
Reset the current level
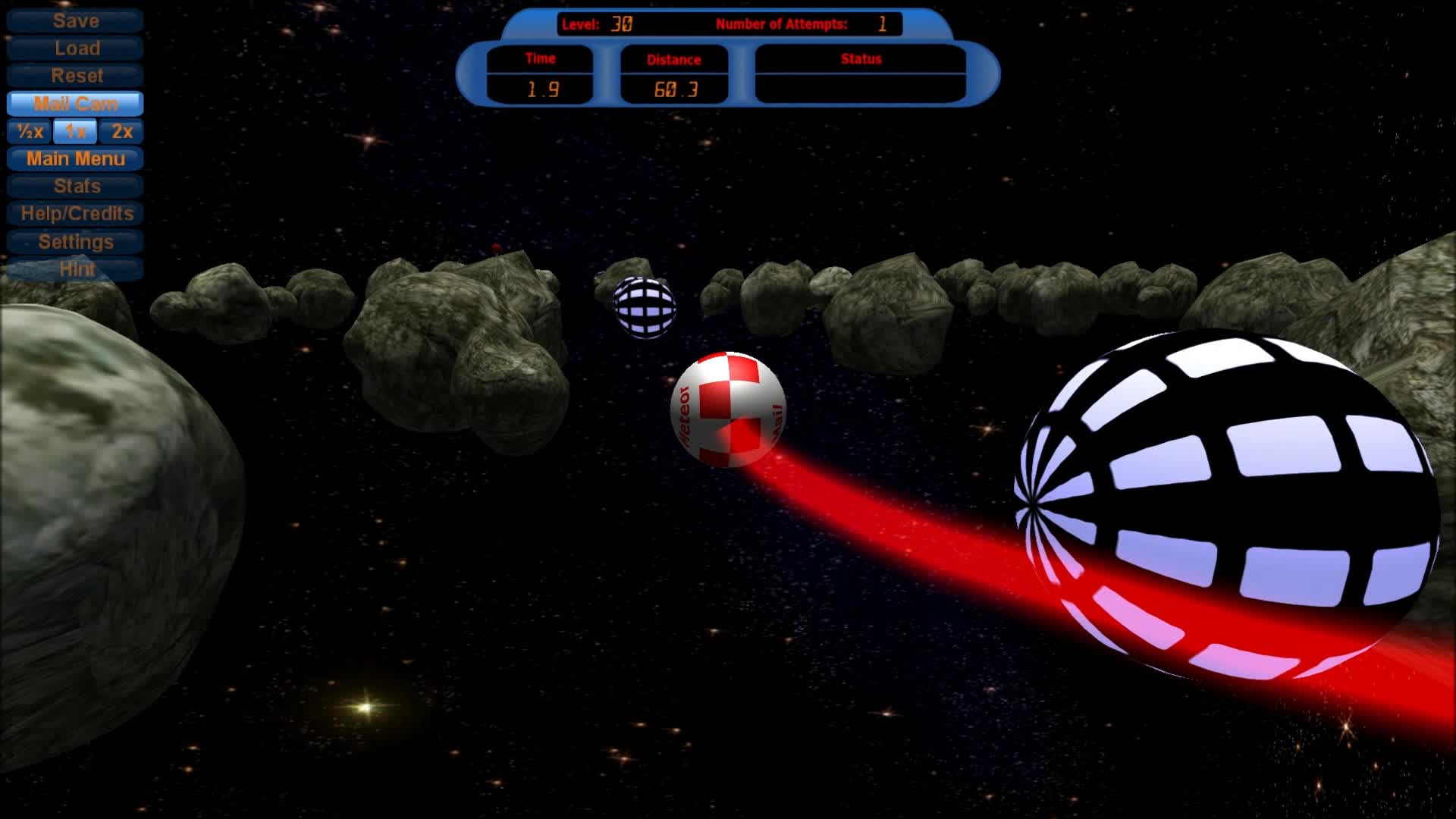click(74, 76)
